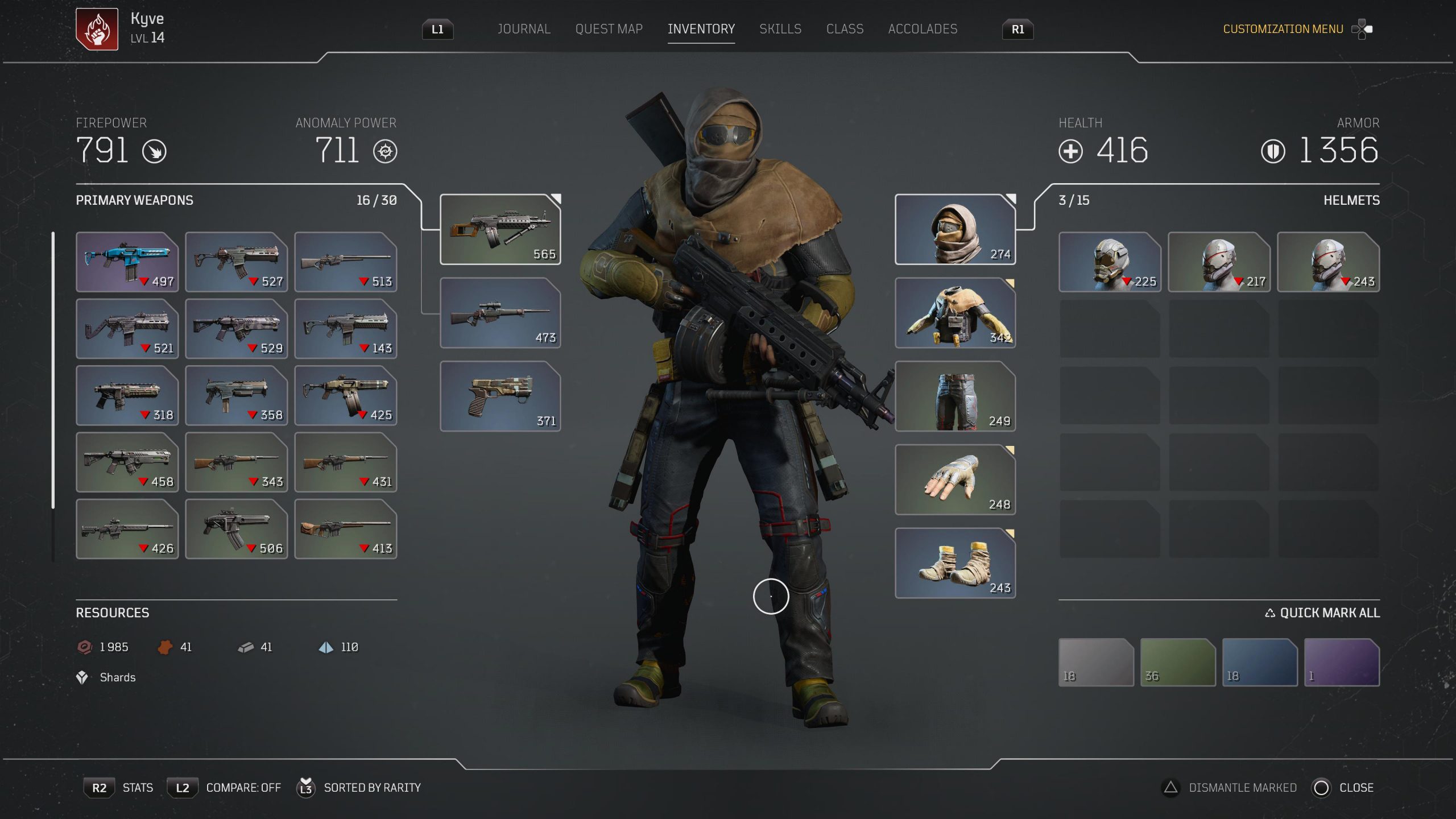
Task: Choose the equipped pistol sidearm 371
Action: click(x=500, y=396)
